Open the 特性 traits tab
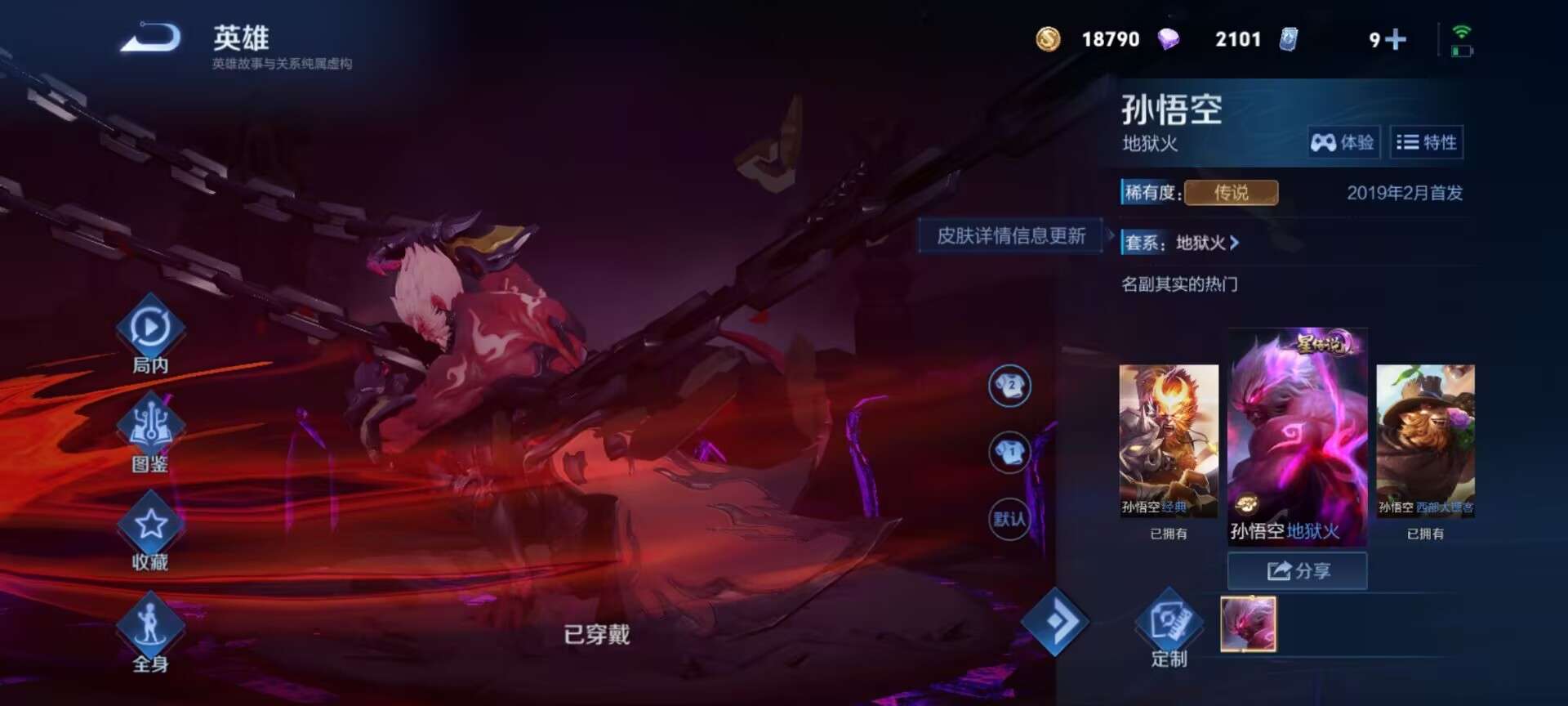 coord(1428,142)
